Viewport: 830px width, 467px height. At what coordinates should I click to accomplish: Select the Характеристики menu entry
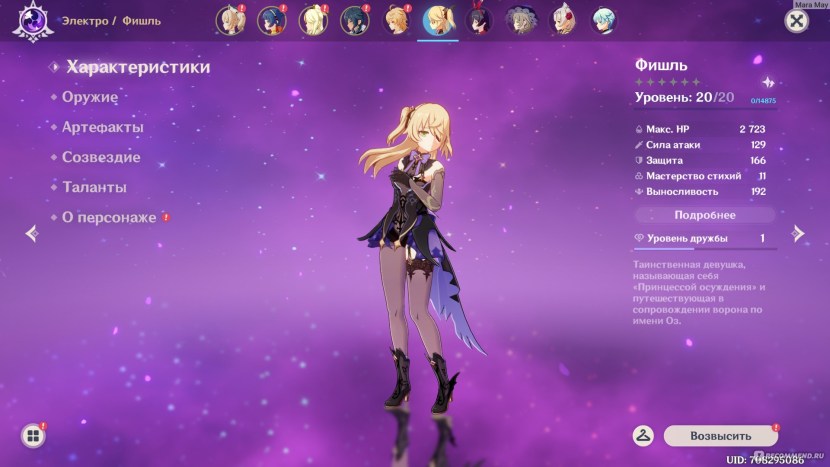137,67
